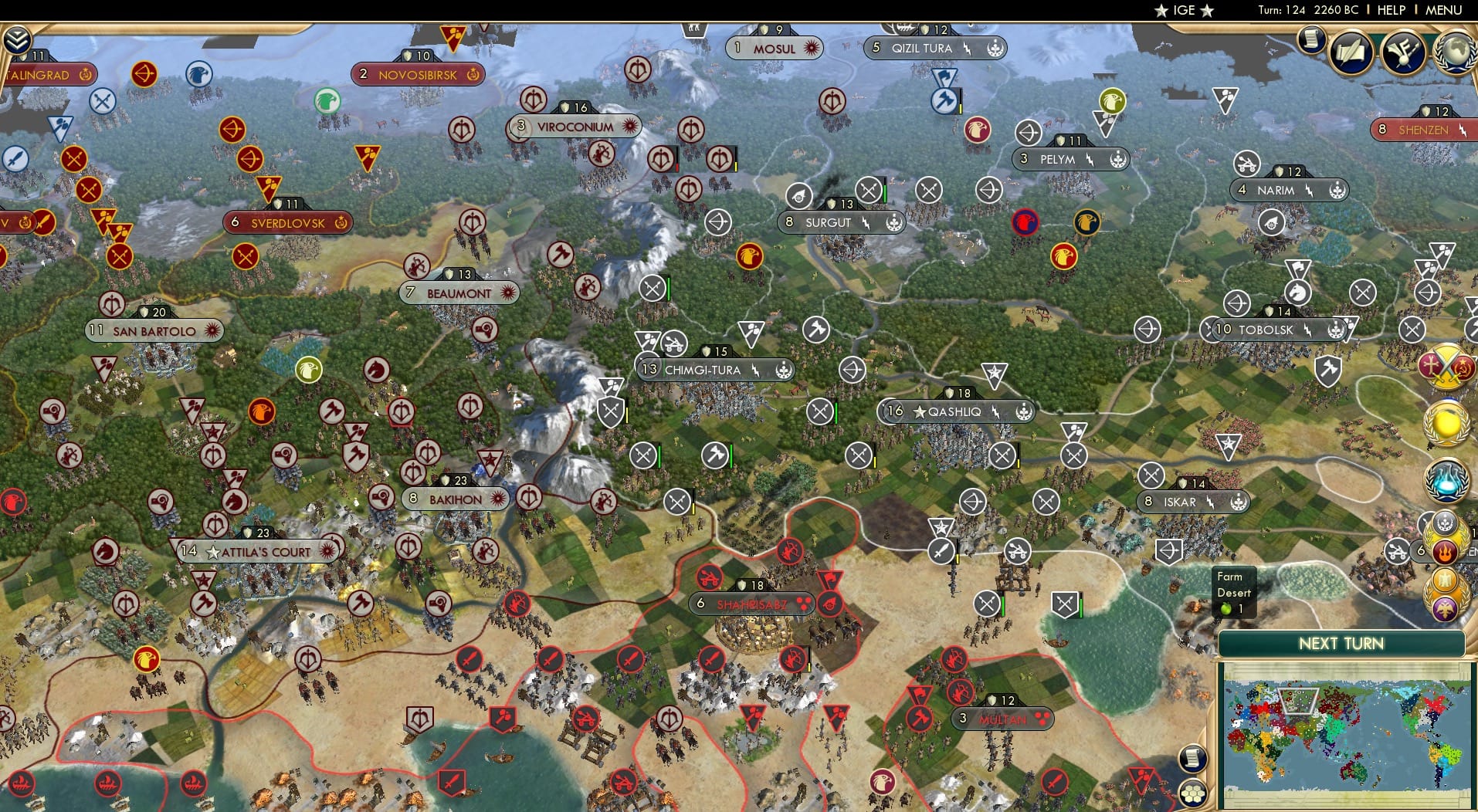Screen dimensions: 1478x812
Task: Select Qashliq's production icon on its banner
Action: click(x=1023, y=411)
